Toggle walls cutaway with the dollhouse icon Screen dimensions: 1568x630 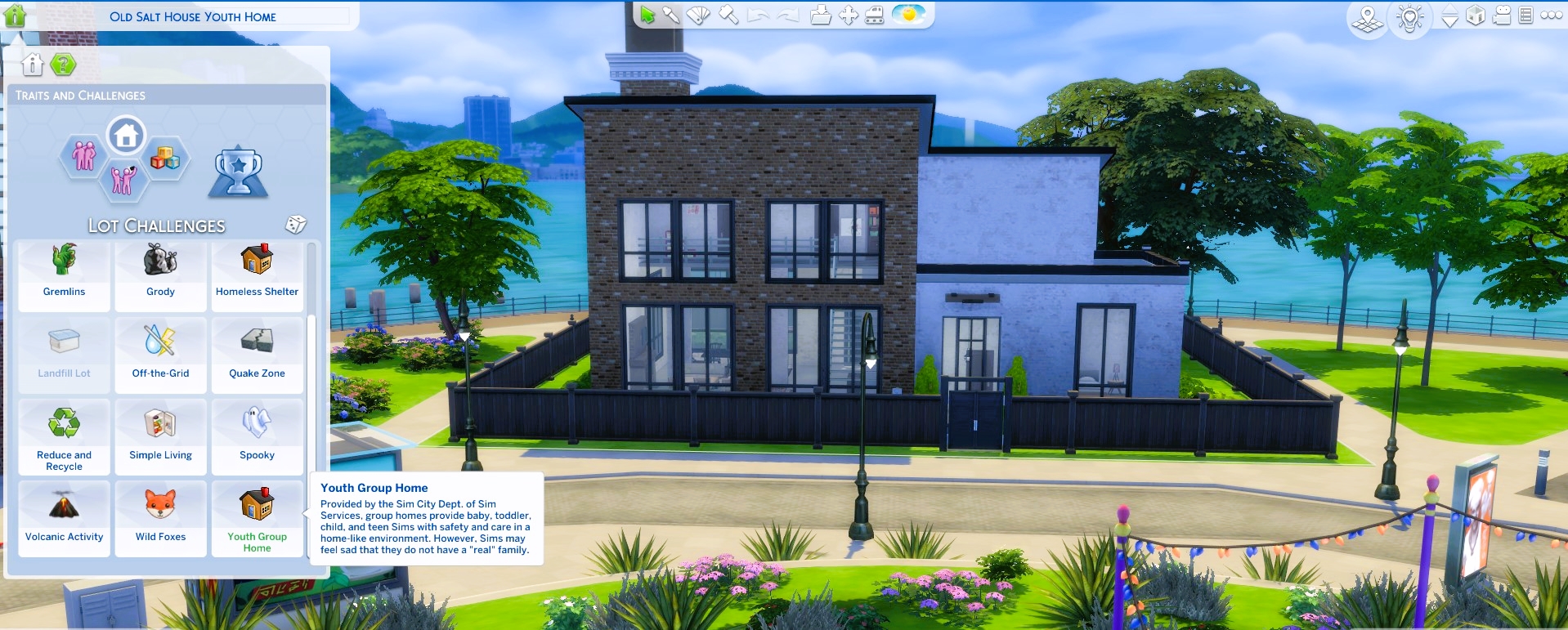coord(1476,14)
